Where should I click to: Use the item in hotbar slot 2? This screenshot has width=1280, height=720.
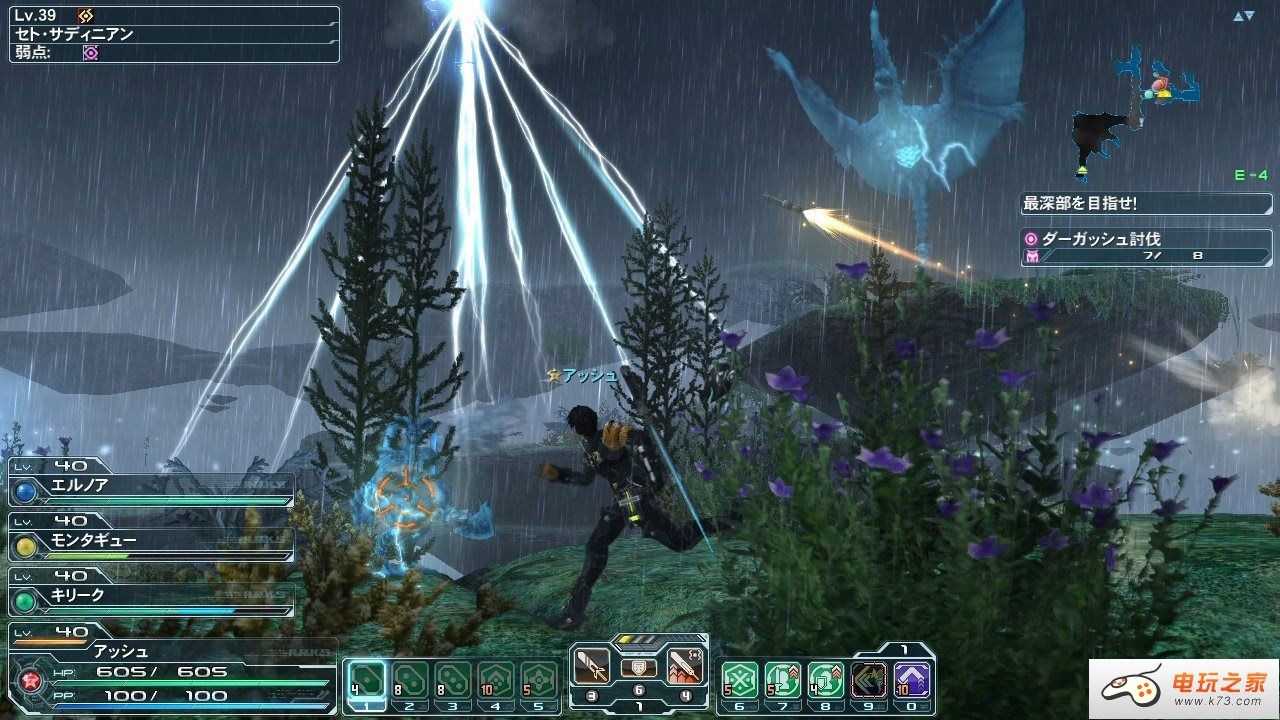[410, 680]
